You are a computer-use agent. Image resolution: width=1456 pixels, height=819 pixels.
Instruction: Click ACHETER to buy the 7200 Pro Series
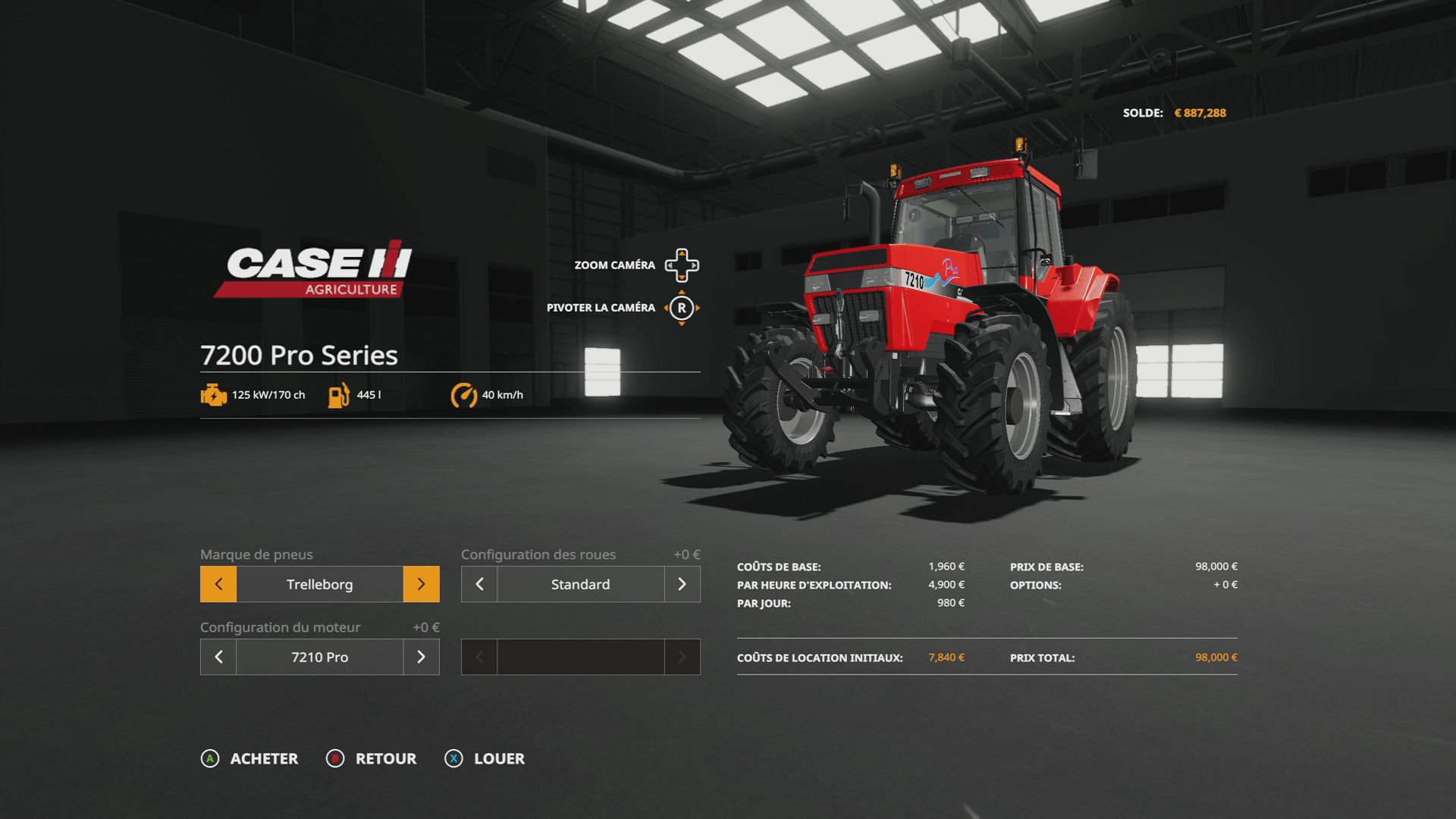point(264,758)
